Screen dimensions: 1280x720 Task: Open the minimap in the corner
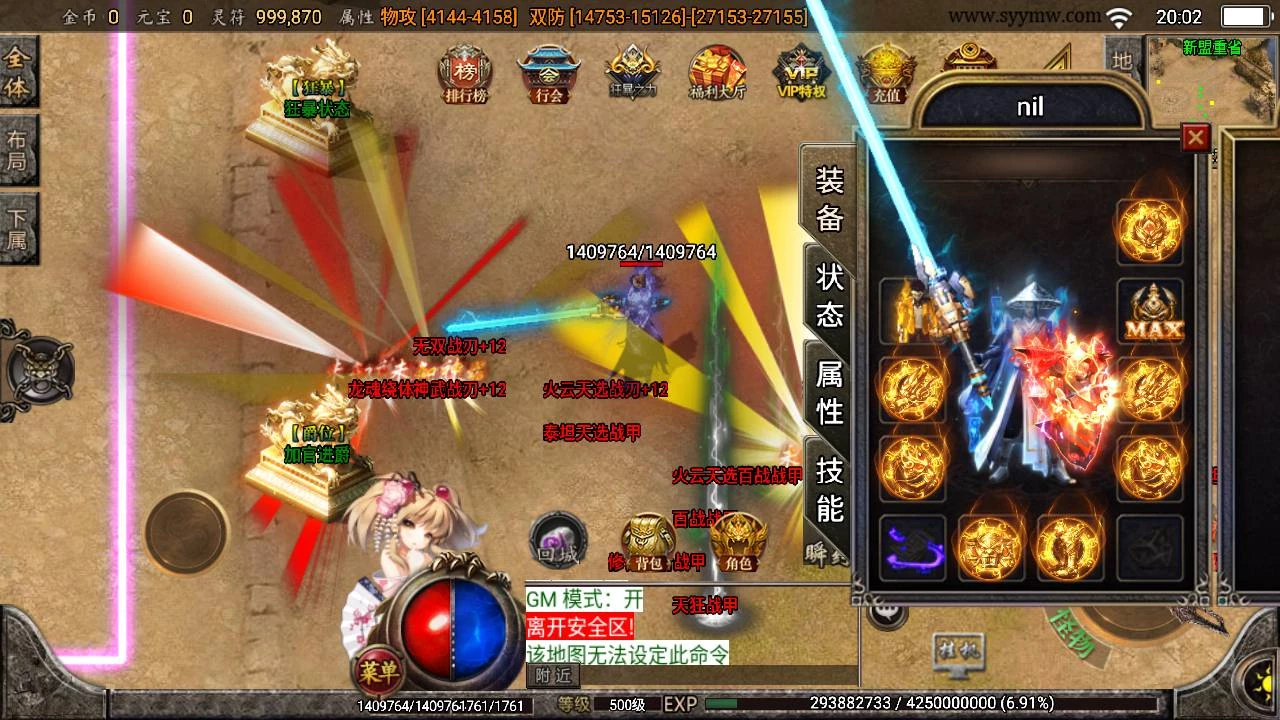click(x=1211, y=80)
